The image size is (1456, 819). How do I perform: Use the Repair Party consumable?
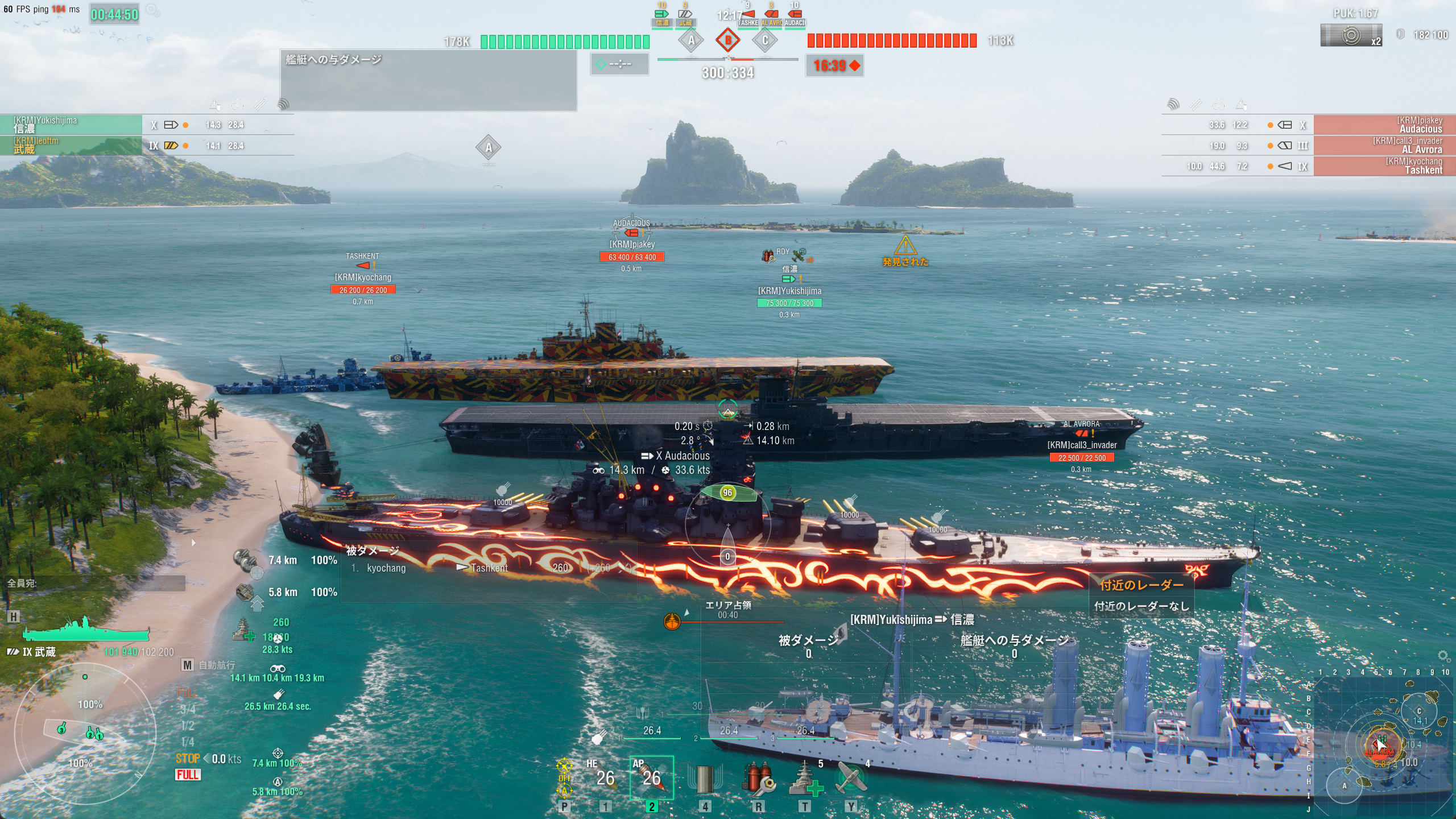click(805, 779)
